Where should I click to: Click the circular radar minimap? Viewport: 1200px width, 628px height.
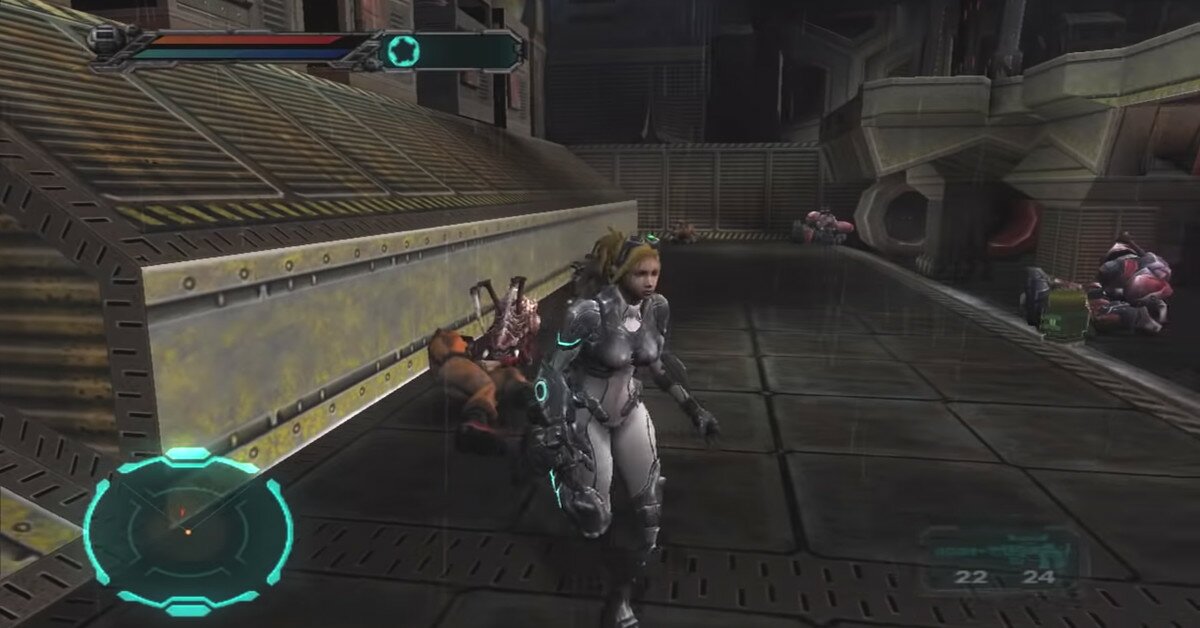tap(187, 530)
